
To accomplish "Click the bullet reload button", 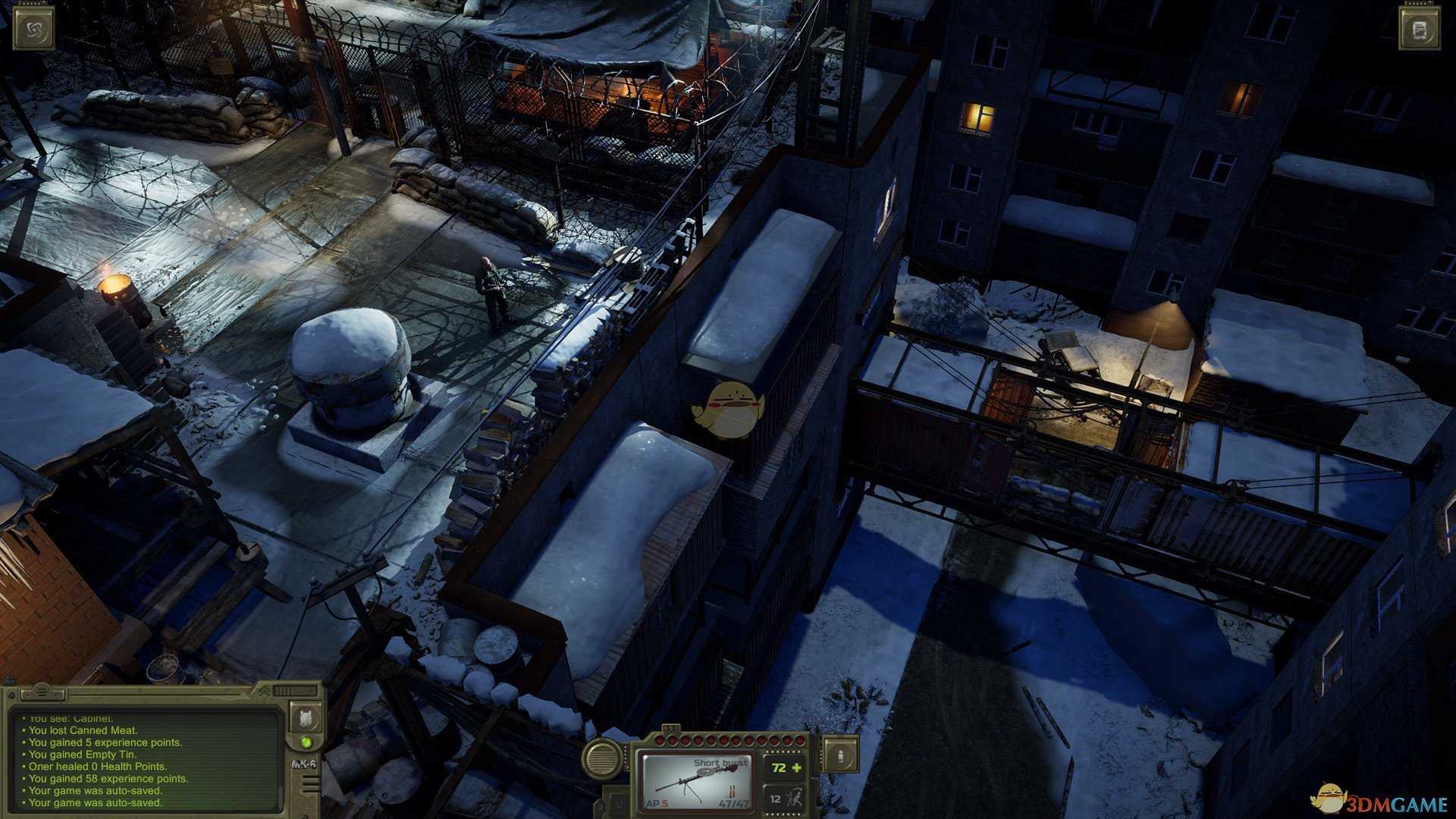I will click(x=841, y=755).
